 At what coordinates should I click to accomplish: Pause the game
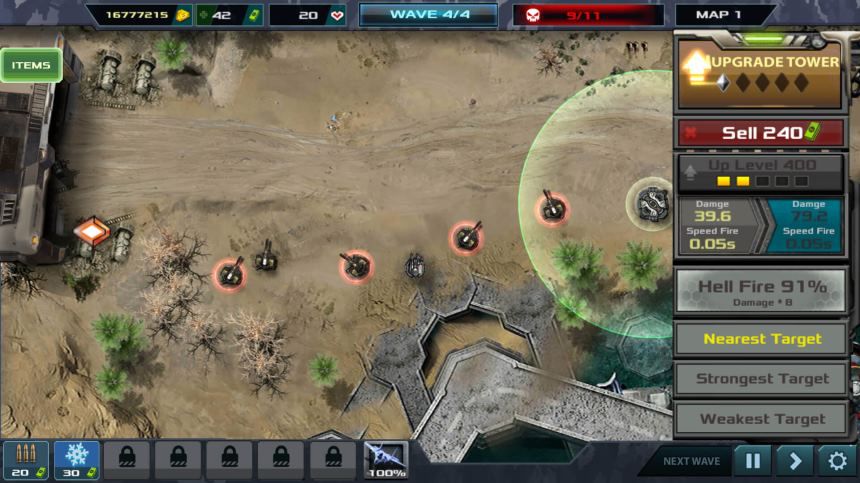(x=752, y=461)
